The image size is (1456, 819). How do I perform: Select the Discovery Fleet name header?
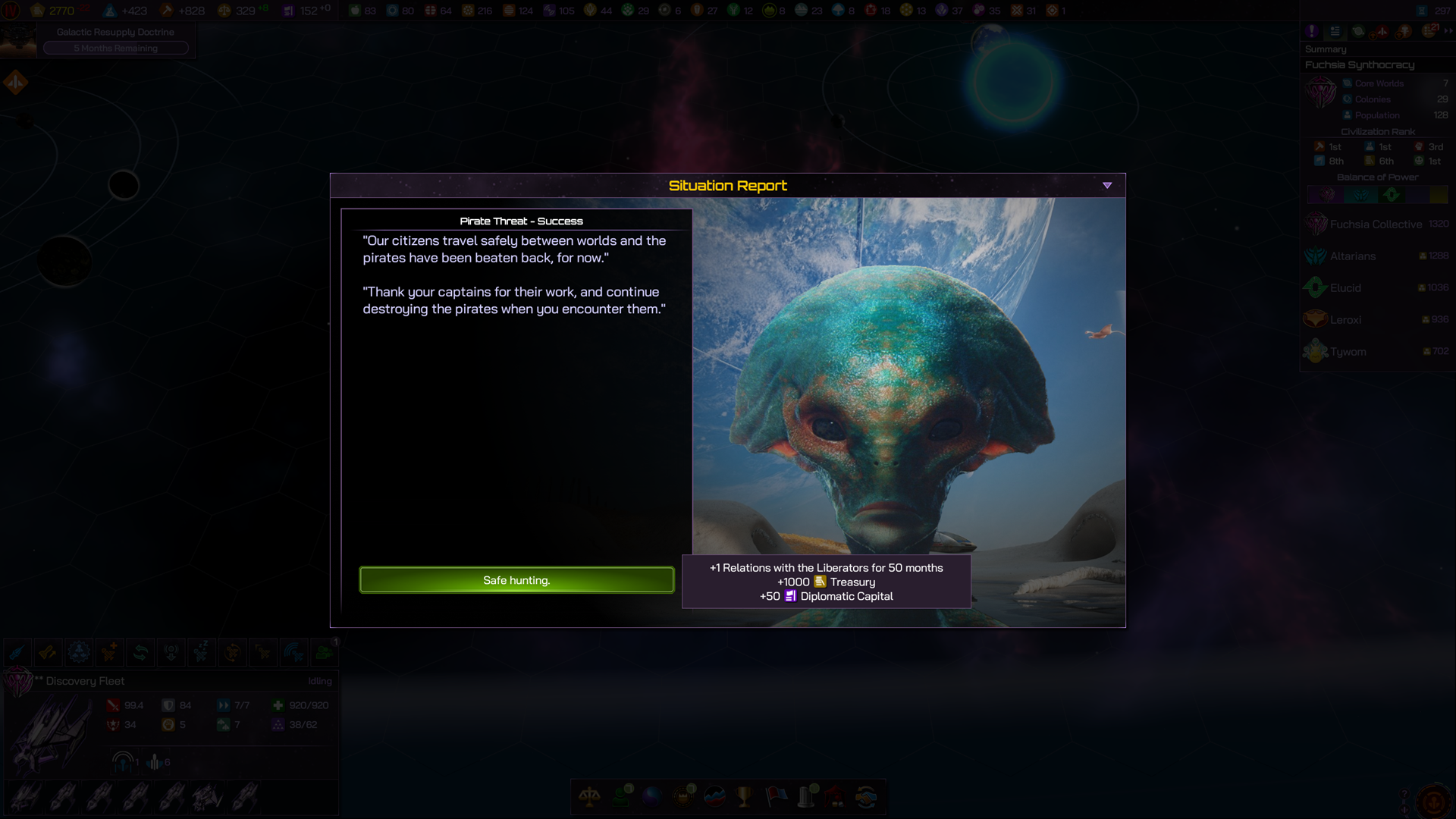(85, 681)
